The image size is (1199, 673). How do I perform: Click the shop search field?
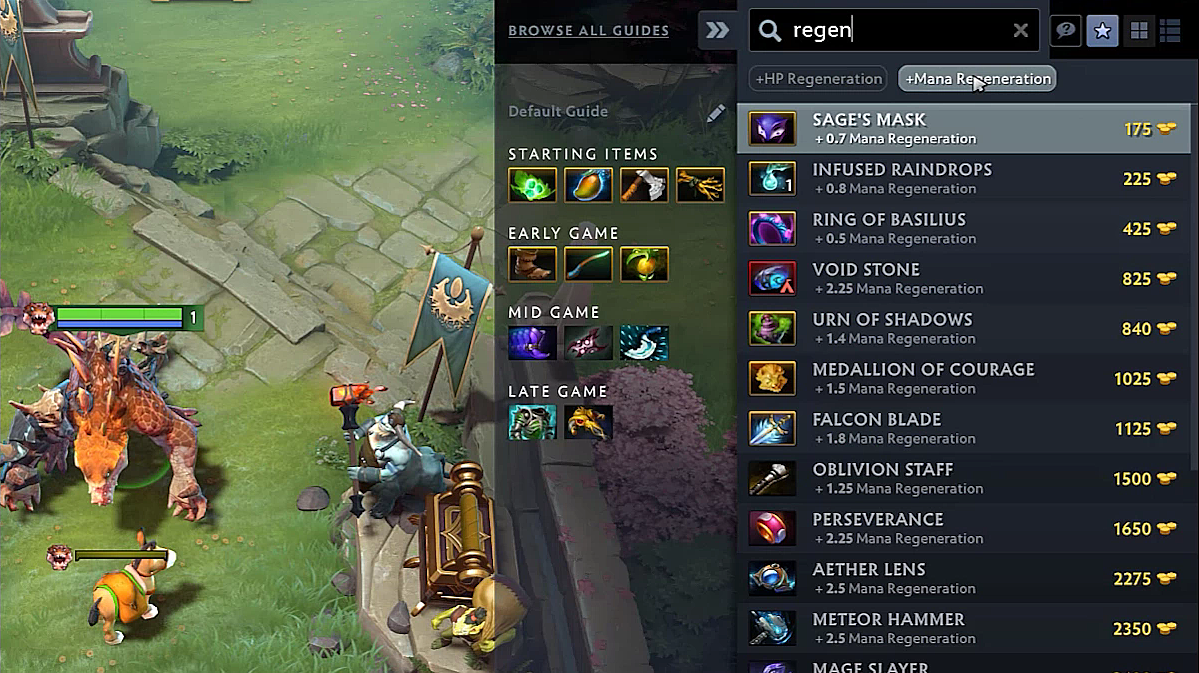pyautogui.click(x=890, y=31)
